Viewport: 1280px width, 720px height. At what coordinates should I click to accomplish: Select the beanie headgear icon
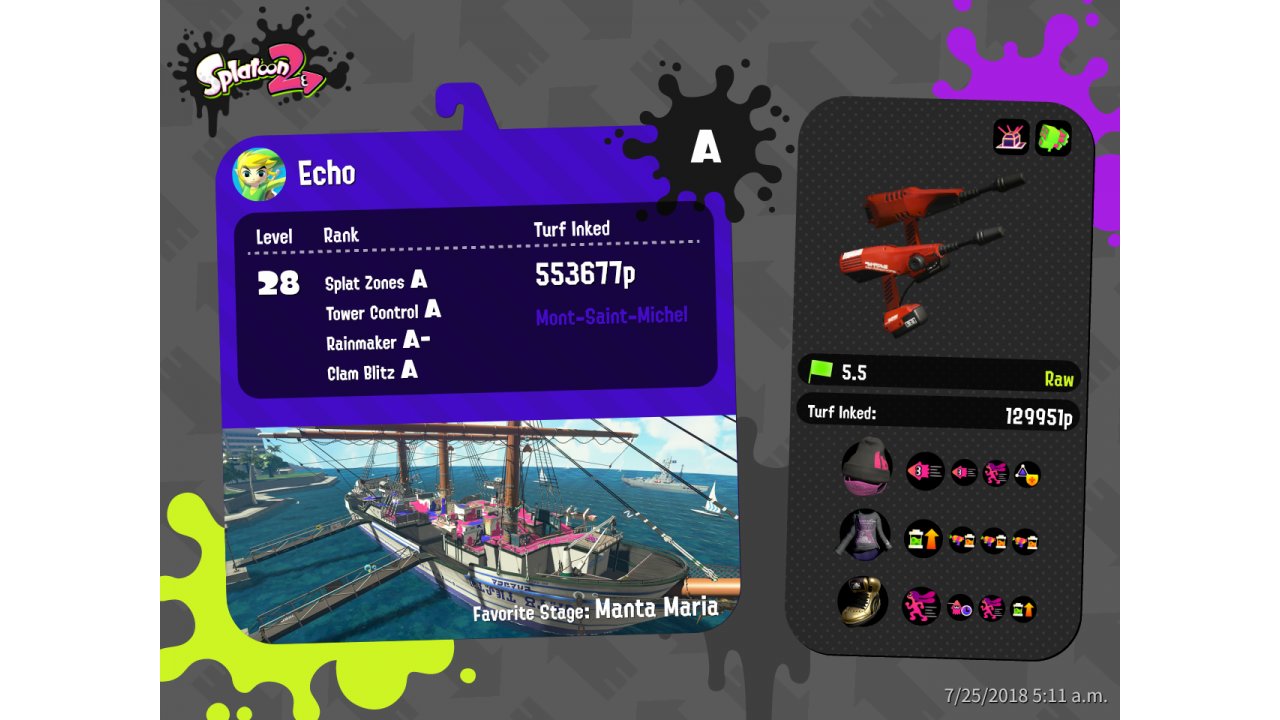pyautogui.click(x=866, y=467)
